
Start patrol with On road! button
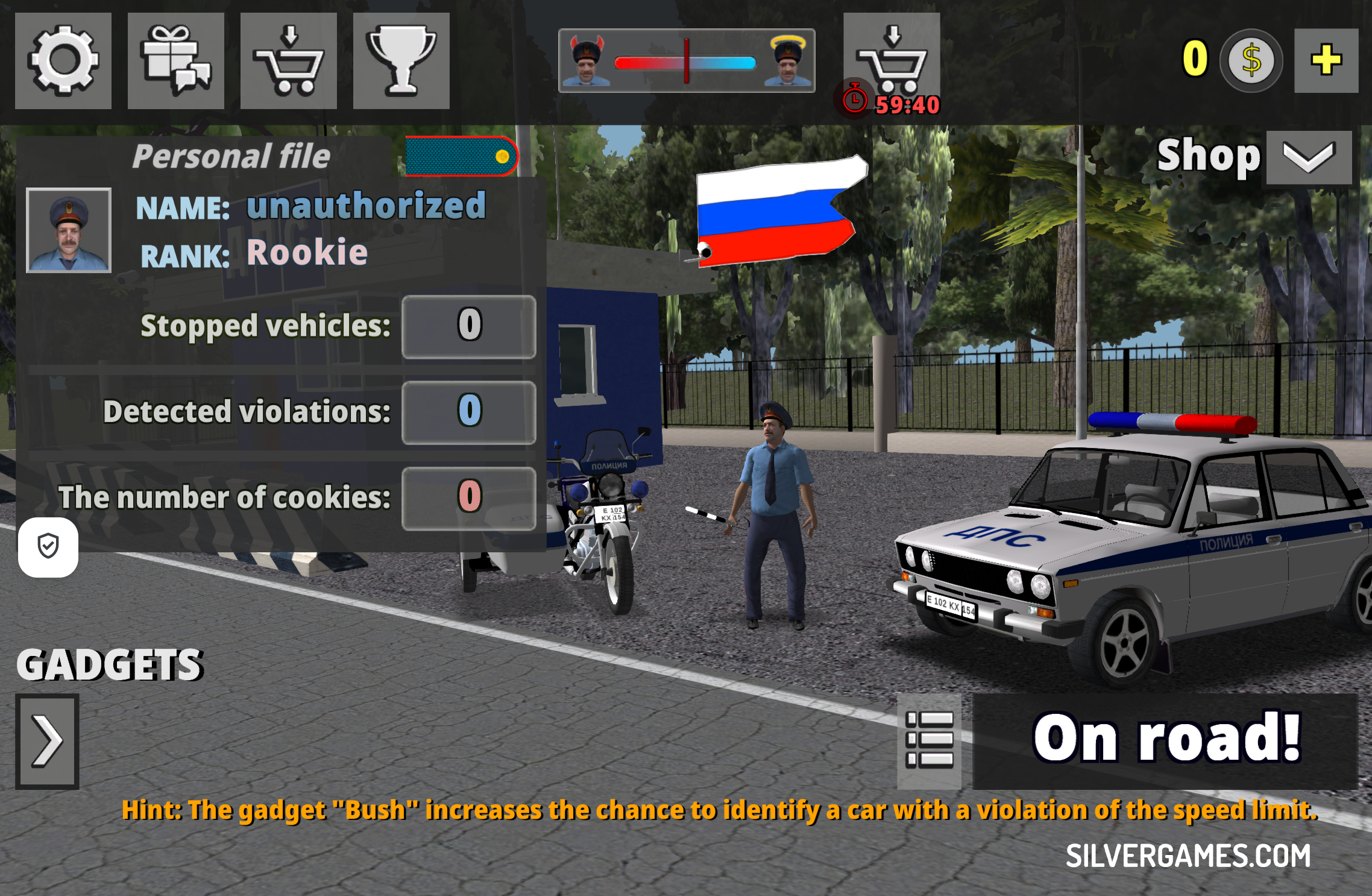pos(1165,740)
